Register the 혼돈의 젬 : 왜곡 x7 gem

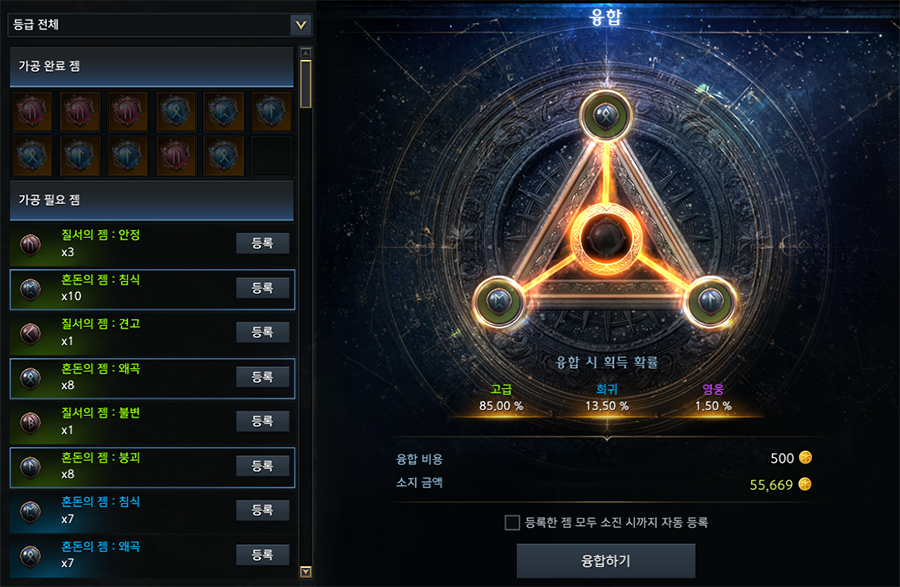pyautogui.click(x=262, y=554)
